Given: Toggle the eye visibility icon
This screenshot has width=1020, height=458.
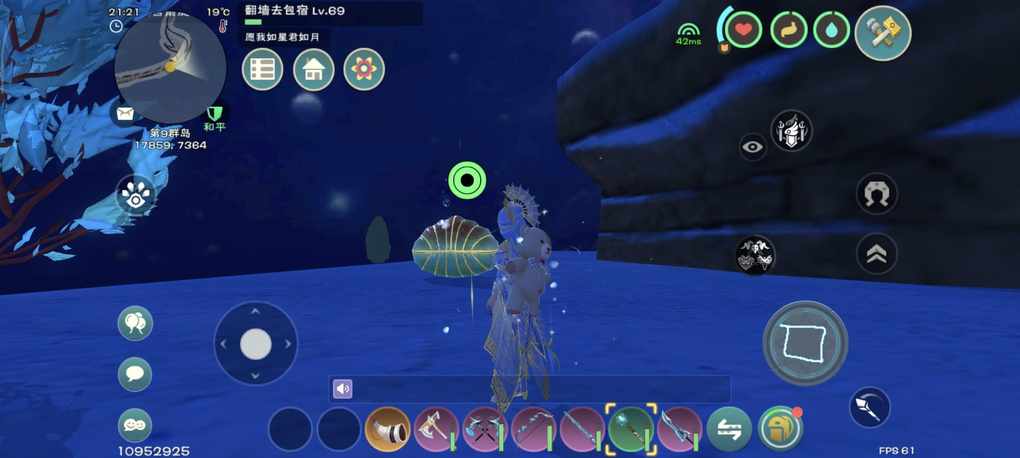Looking at the screenshot, I should click(x=753, y=147).
